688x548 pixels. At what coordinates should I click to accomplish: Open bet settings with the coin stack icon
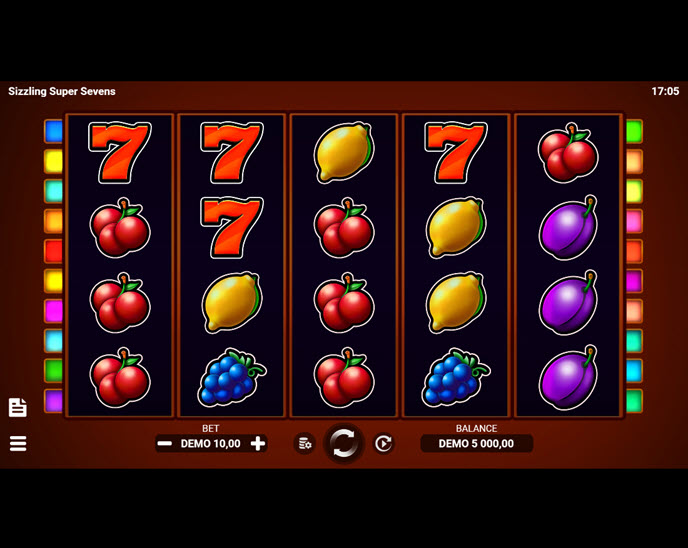[305, 443]
